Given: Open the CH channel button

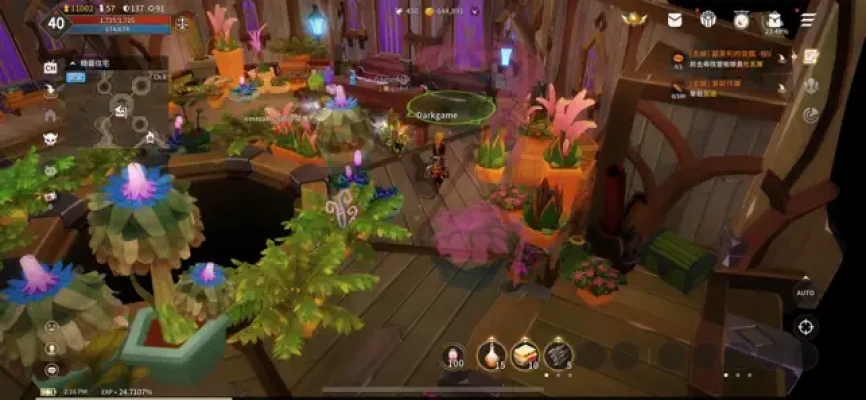Looking at the screenshot, I should [x=50, y=66].
